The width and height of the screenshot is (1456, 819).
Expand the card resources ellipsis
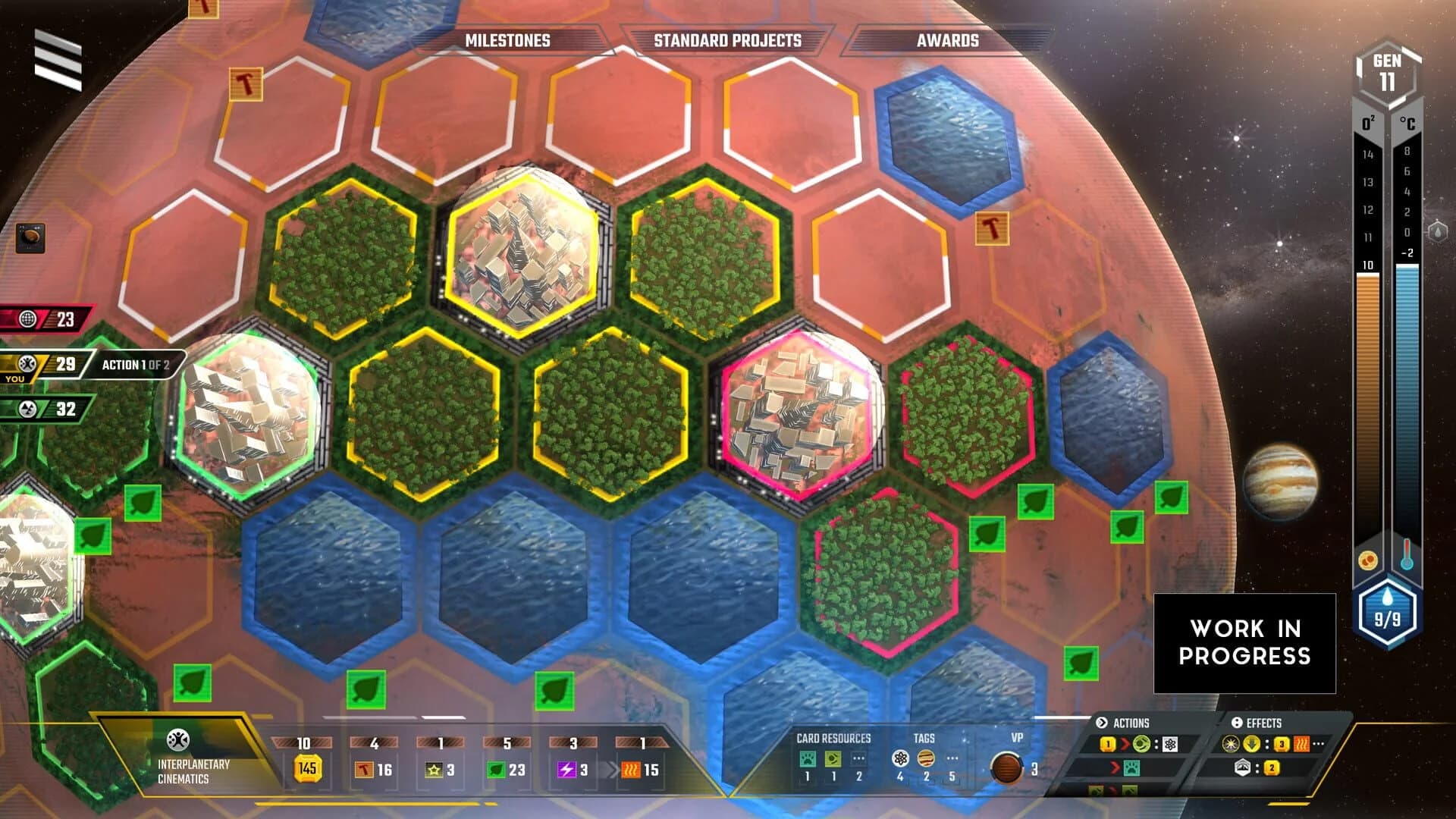(x=859, y=758)
